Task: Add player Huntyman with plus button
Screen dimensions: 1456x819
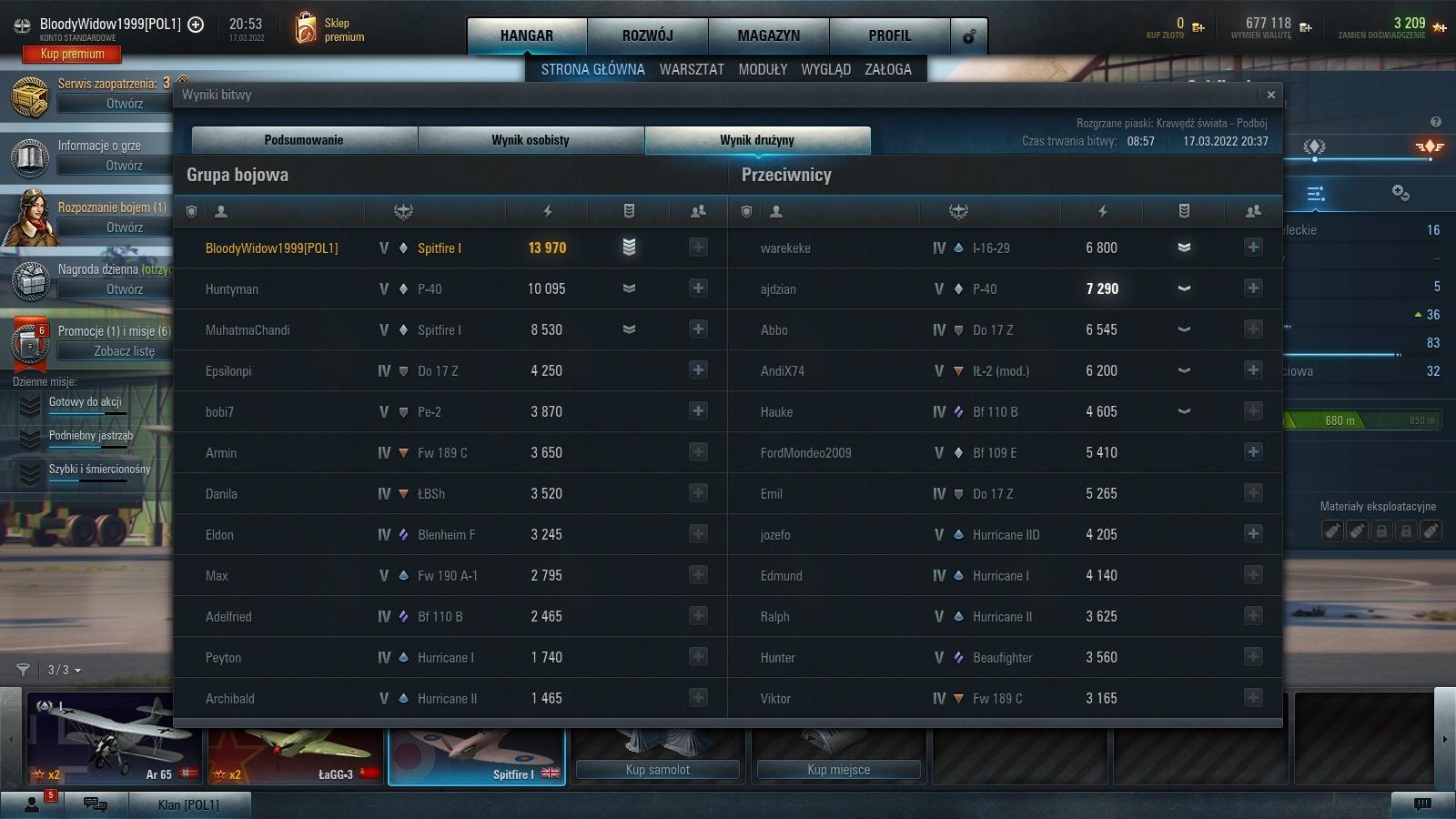Action: 698,288
